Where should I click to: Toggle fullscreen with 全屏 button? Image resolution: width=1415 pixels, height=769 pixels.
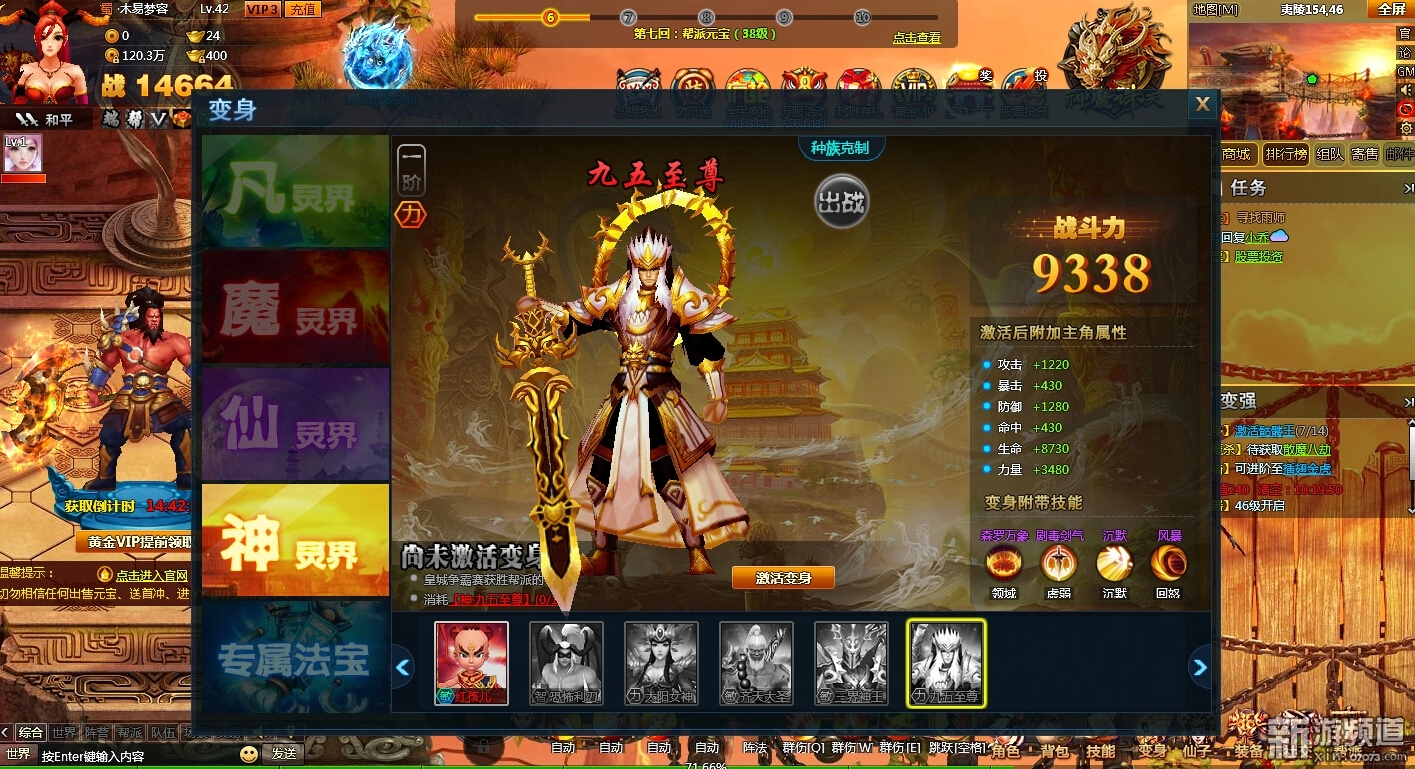point(1392,9)
